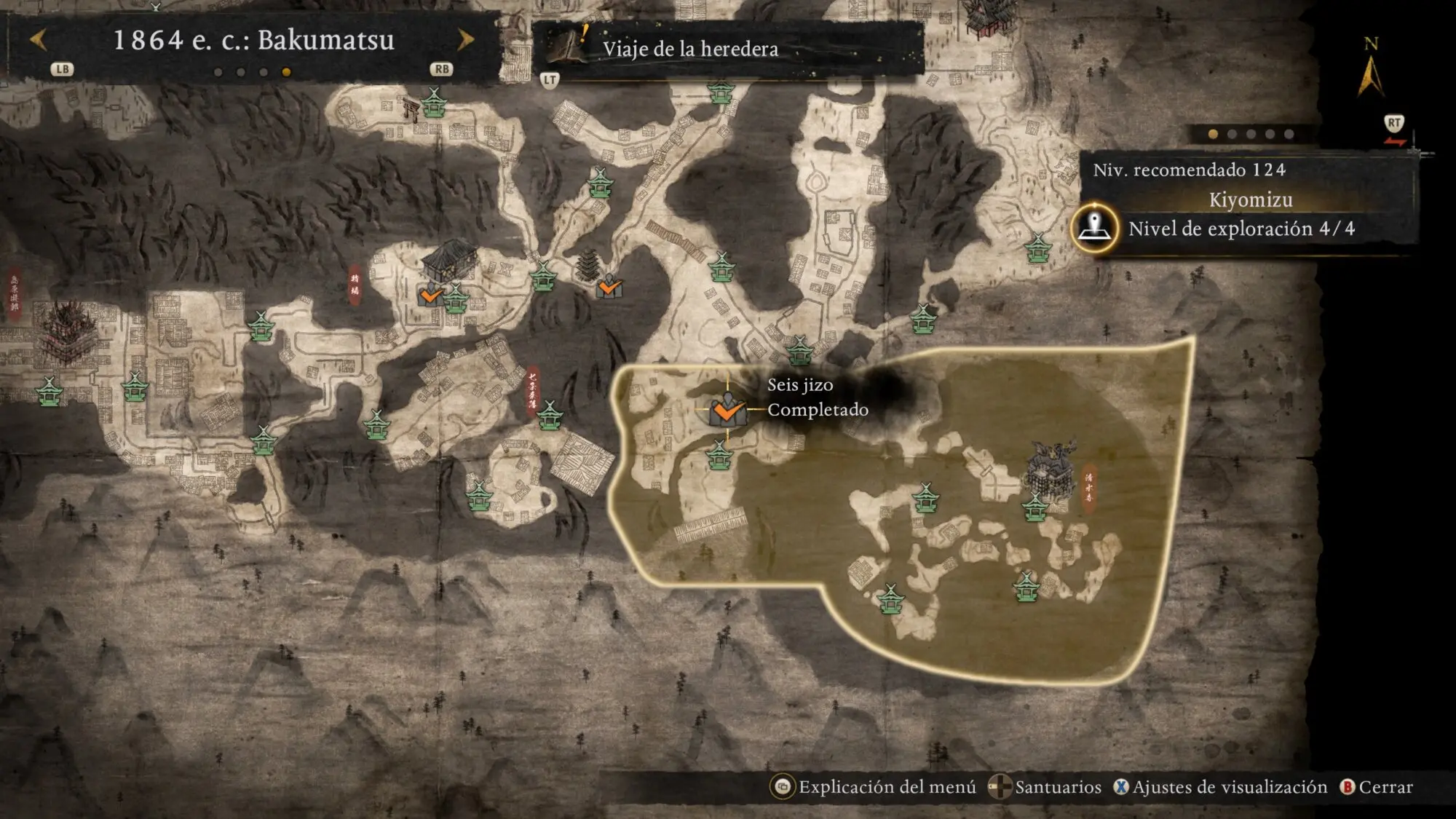Select the Seis jizo completed mission marker

pos(727,411)
